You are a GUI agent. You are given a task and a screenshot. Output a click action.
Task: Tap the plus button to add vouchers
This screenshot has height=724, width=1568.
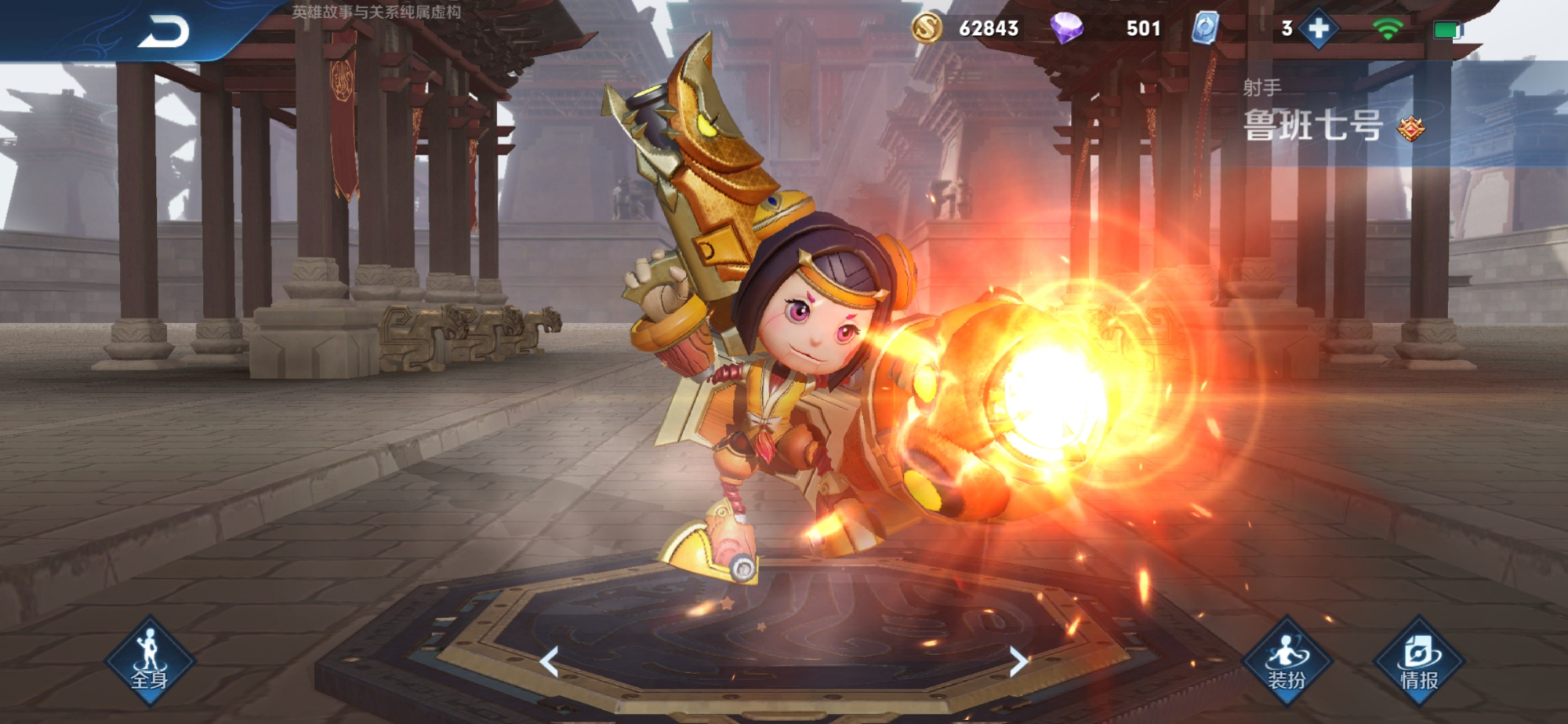pyautogui.click(x=1319, y=29)
